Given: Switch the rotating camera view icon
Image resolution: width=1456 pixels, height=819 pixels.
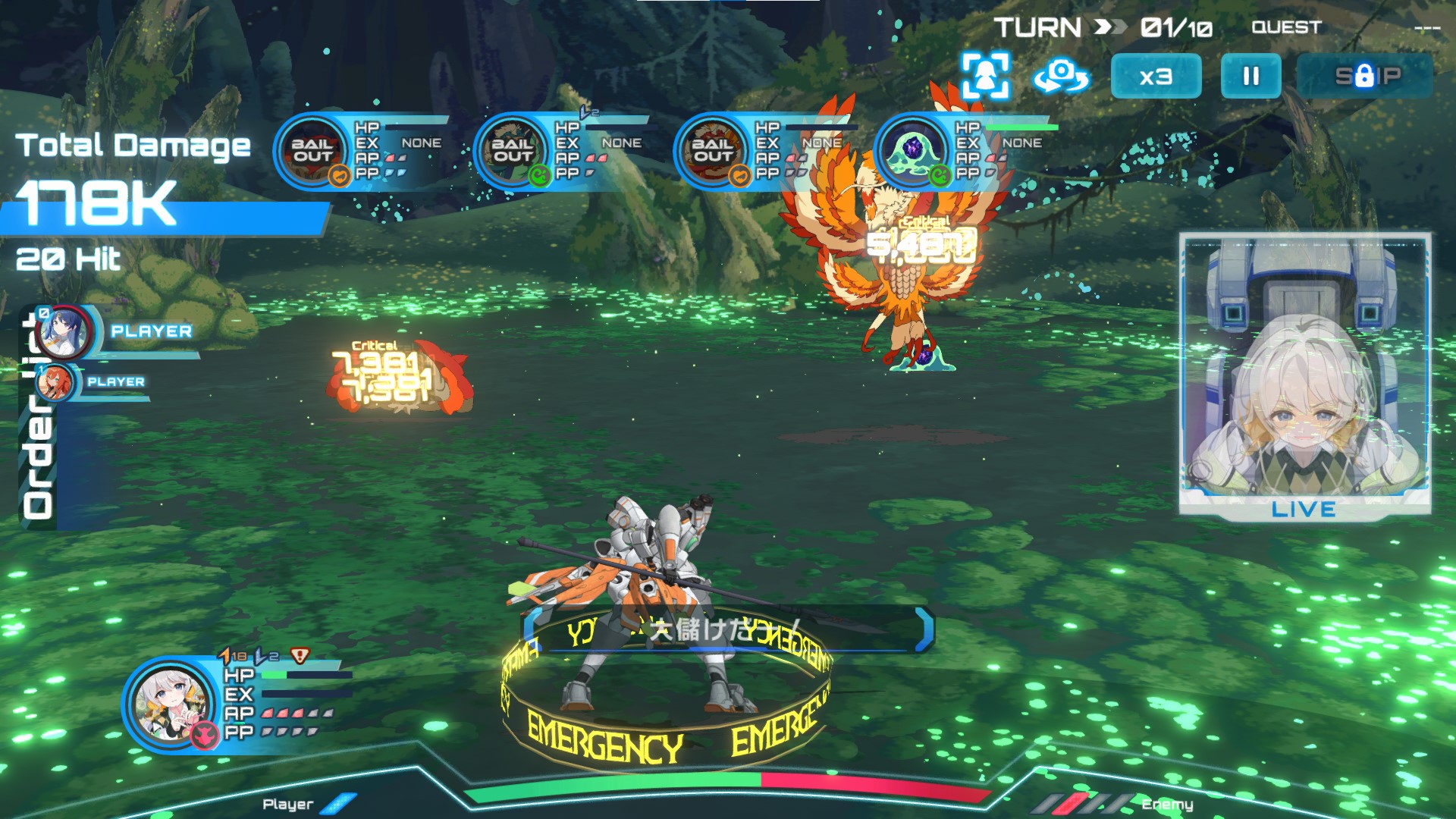Looking at the screenshot, I should pyautogui.click(x=1061, y=77).
